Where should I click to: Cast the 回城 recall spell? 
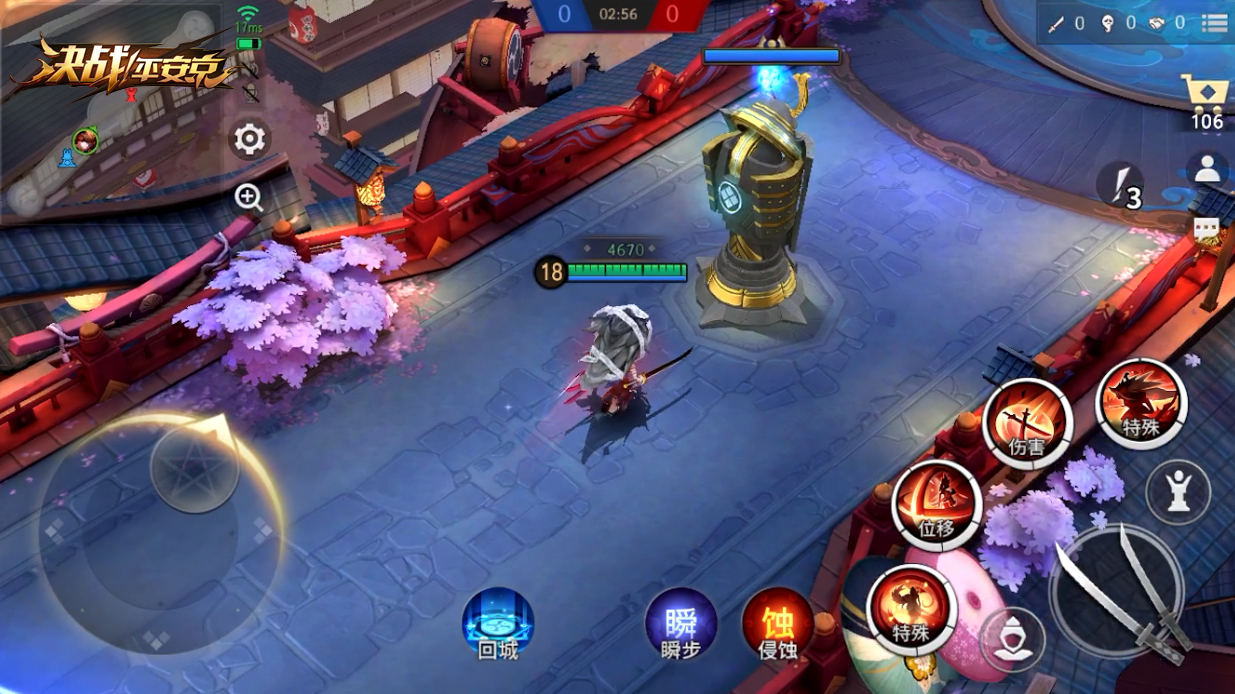(x=498, y=623)
